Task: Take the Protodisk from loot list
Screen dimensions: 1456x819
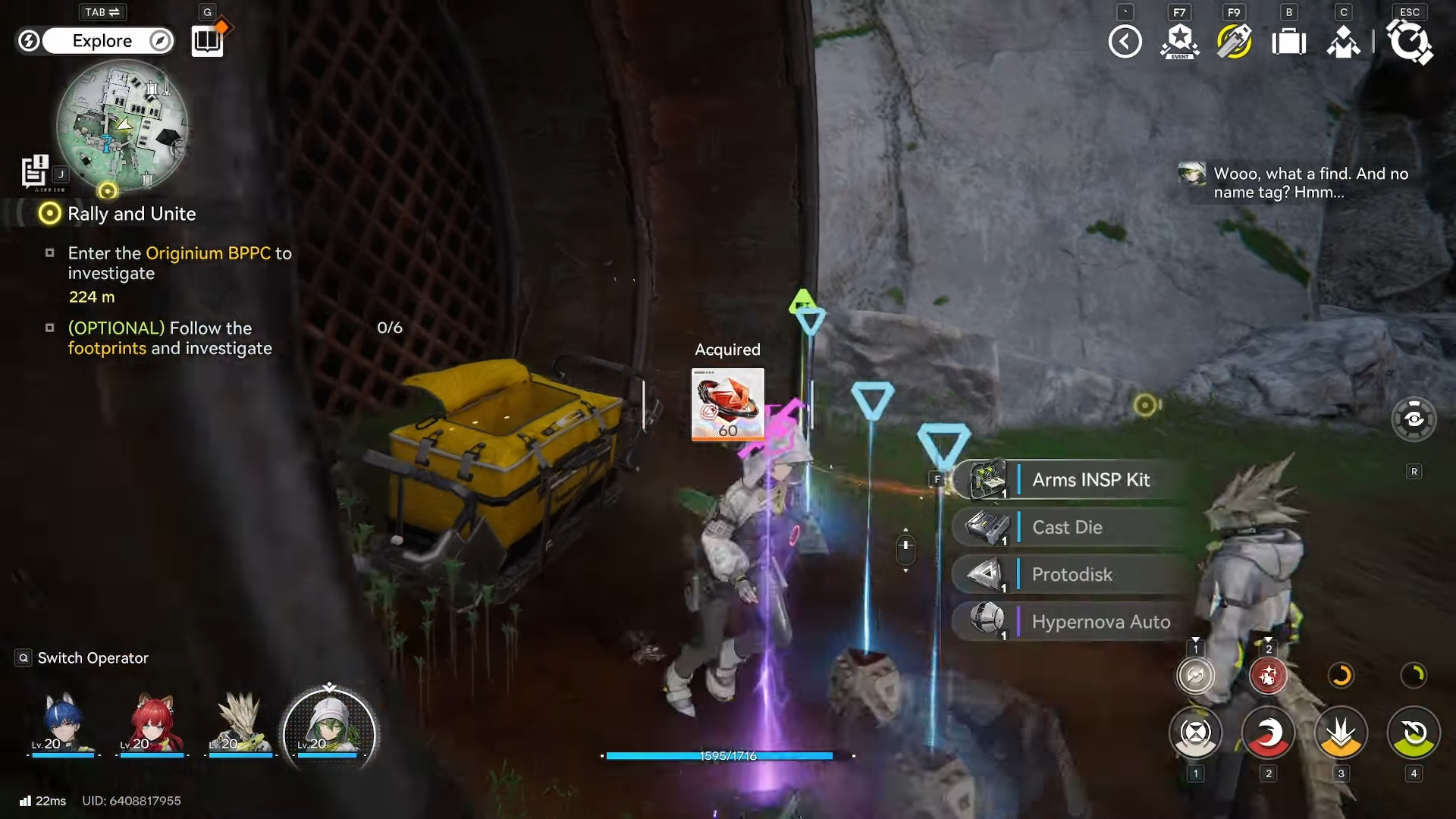Action: tap(1072, 575)
